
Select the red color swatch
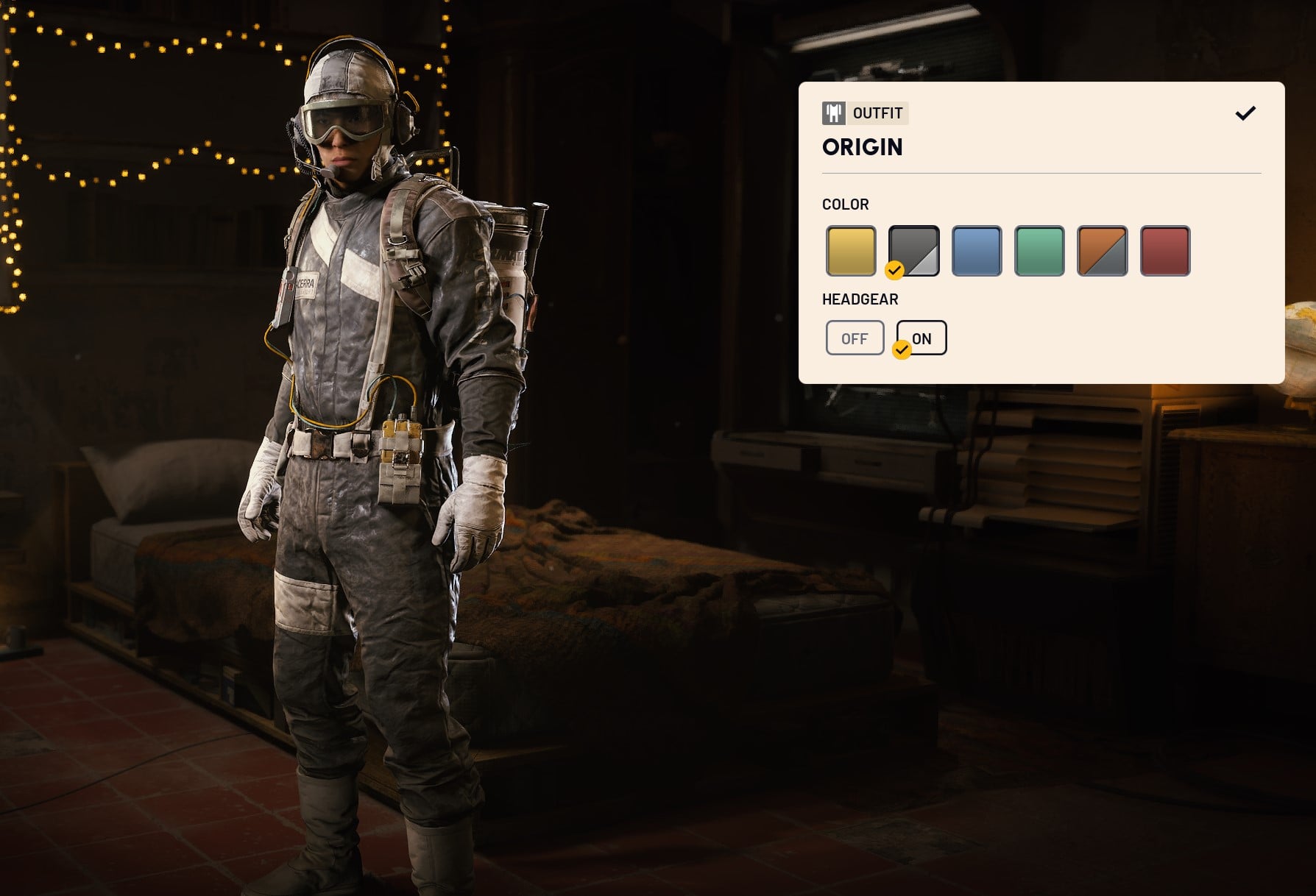tap(1164, 251)
